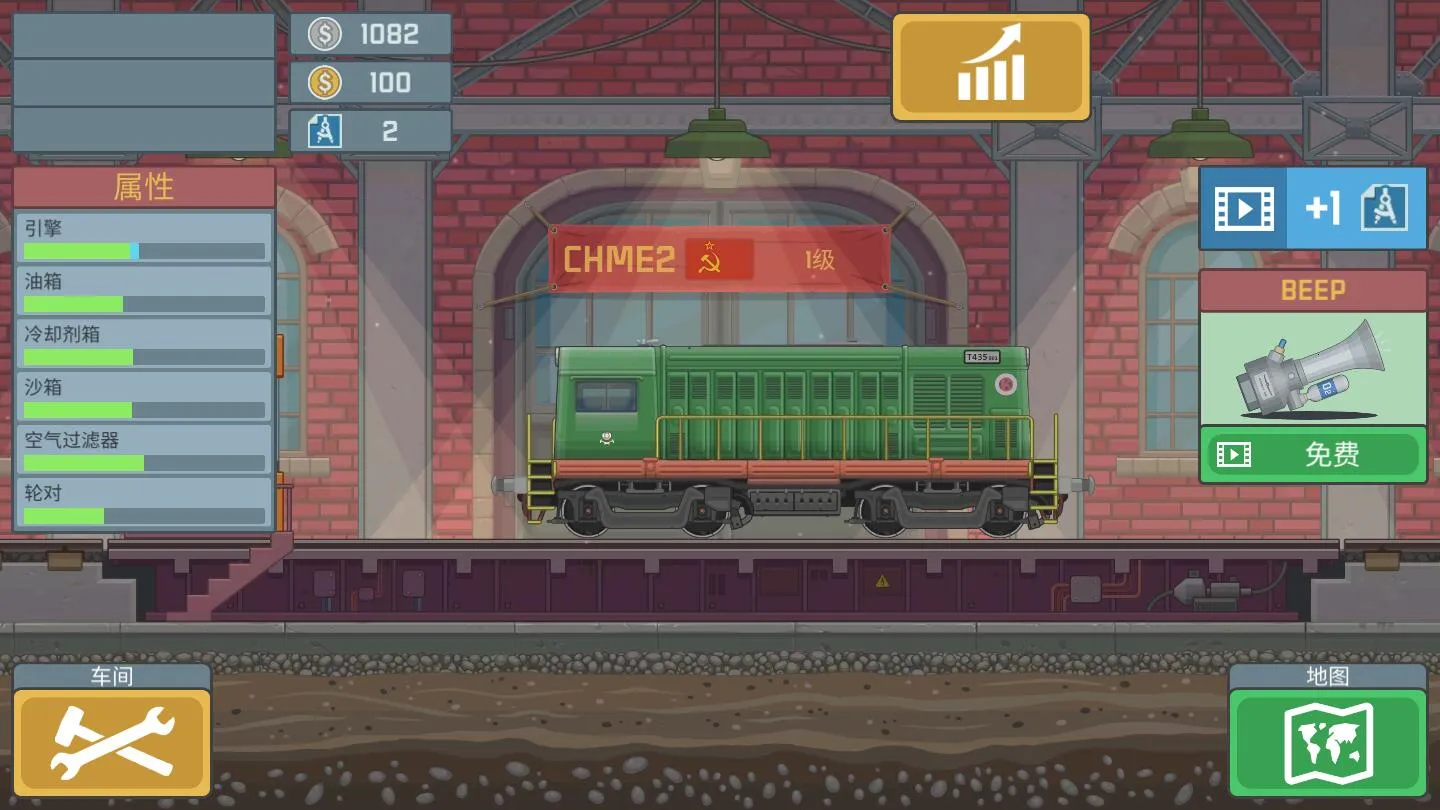Watch video for +1 blueprint reward
1440x810 pixels.
(x=1312, y=208)
